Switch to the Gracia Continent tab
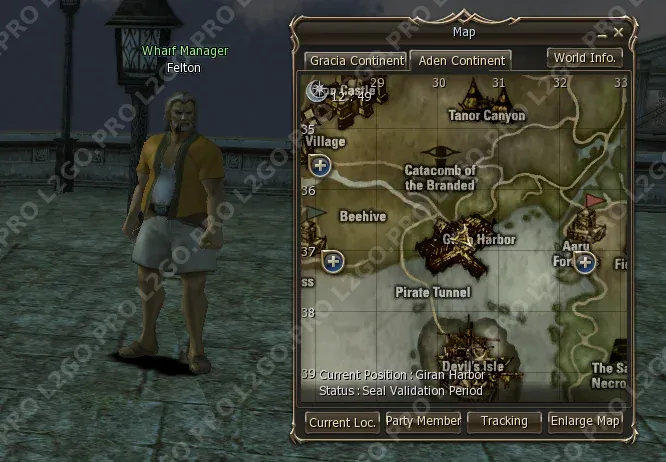The width and height of the screenshot is (666, 462). [x=355, y=60]
